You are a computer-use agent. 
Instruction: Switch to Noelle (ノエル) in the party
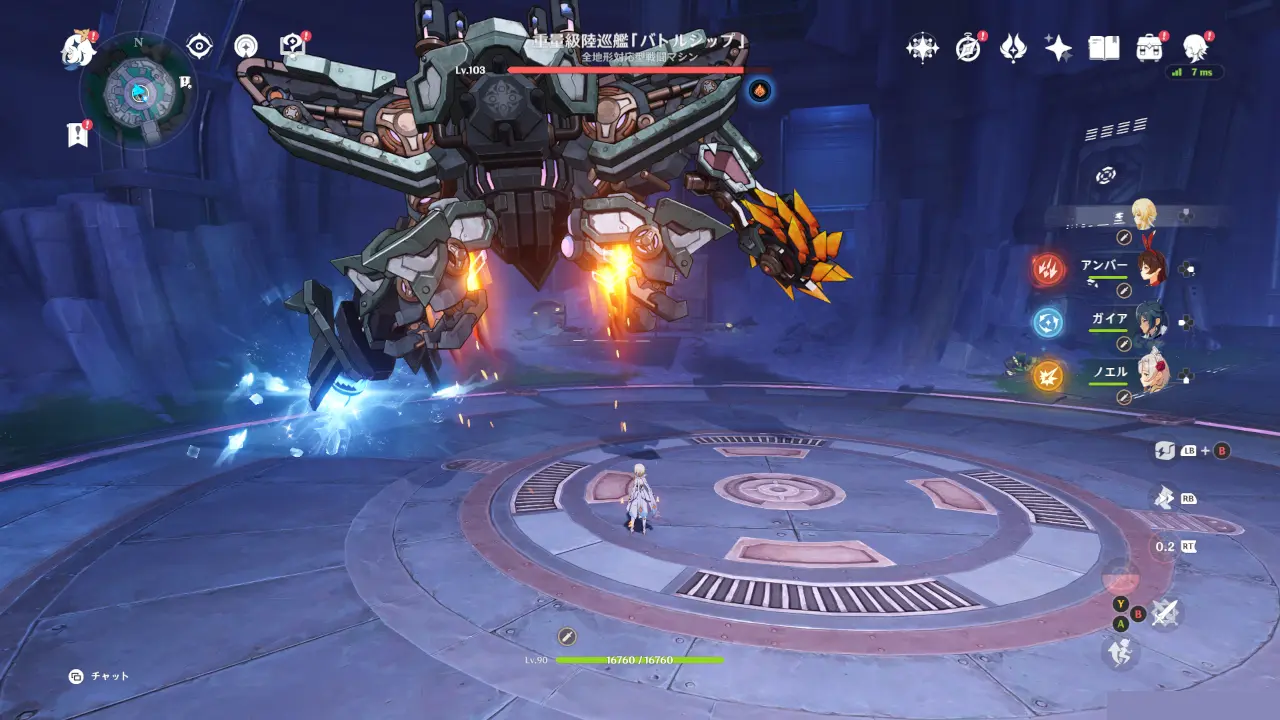[1152, 374]
